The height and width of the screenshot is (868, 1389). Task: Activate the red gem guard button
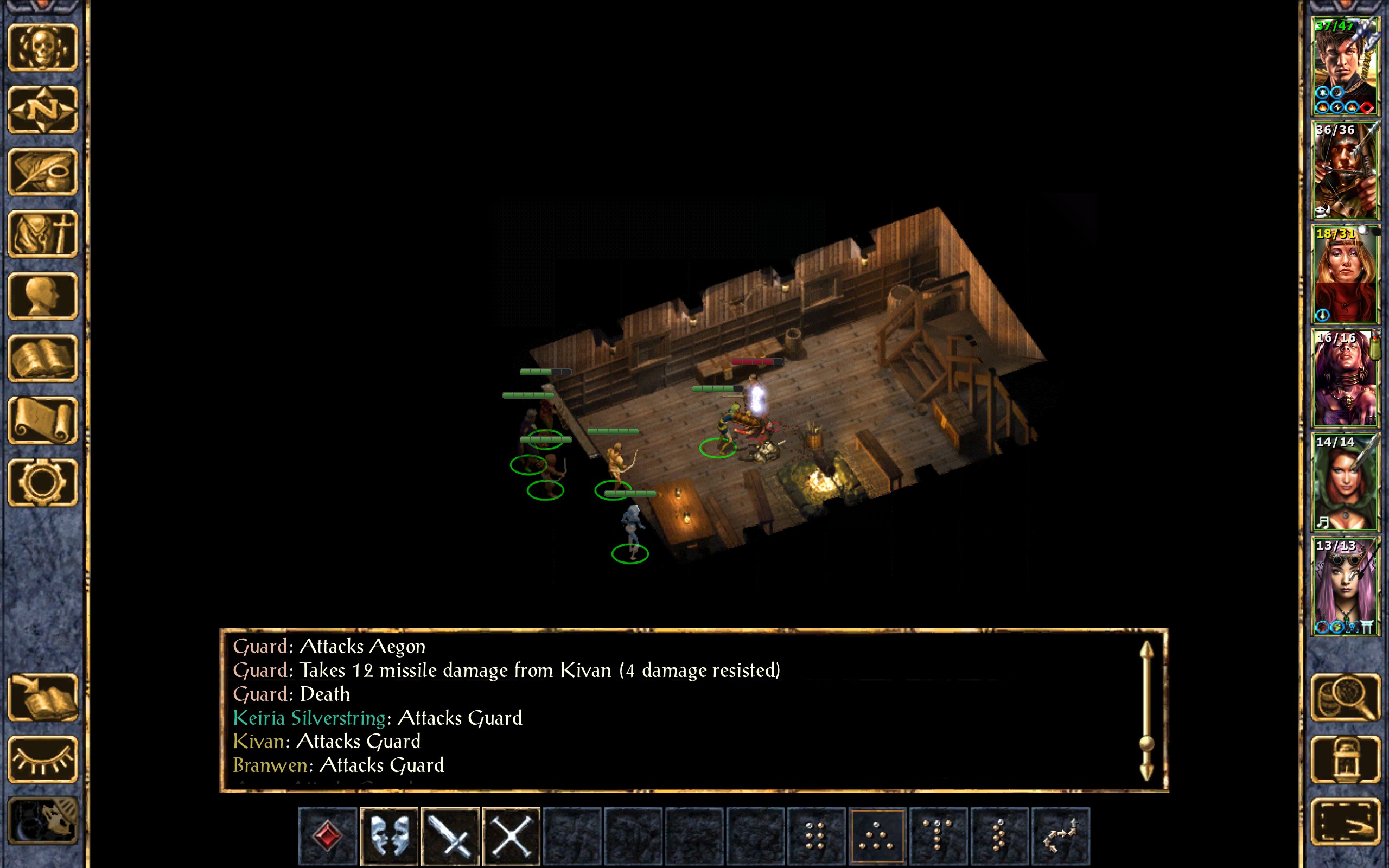coord(328,835)
